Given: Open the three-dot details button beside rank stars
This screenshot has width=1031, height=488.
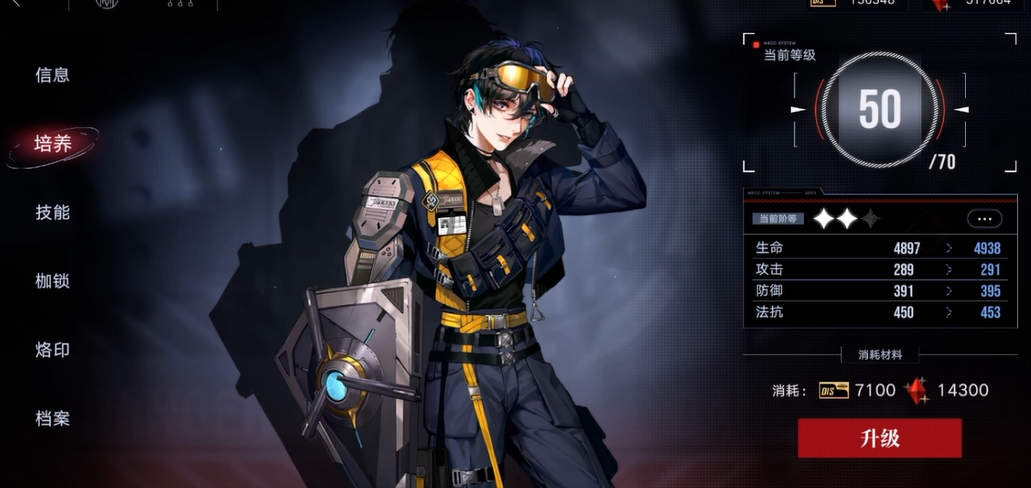Looking at the screenshot, I should pyautogui.click(x=984, y=219).
